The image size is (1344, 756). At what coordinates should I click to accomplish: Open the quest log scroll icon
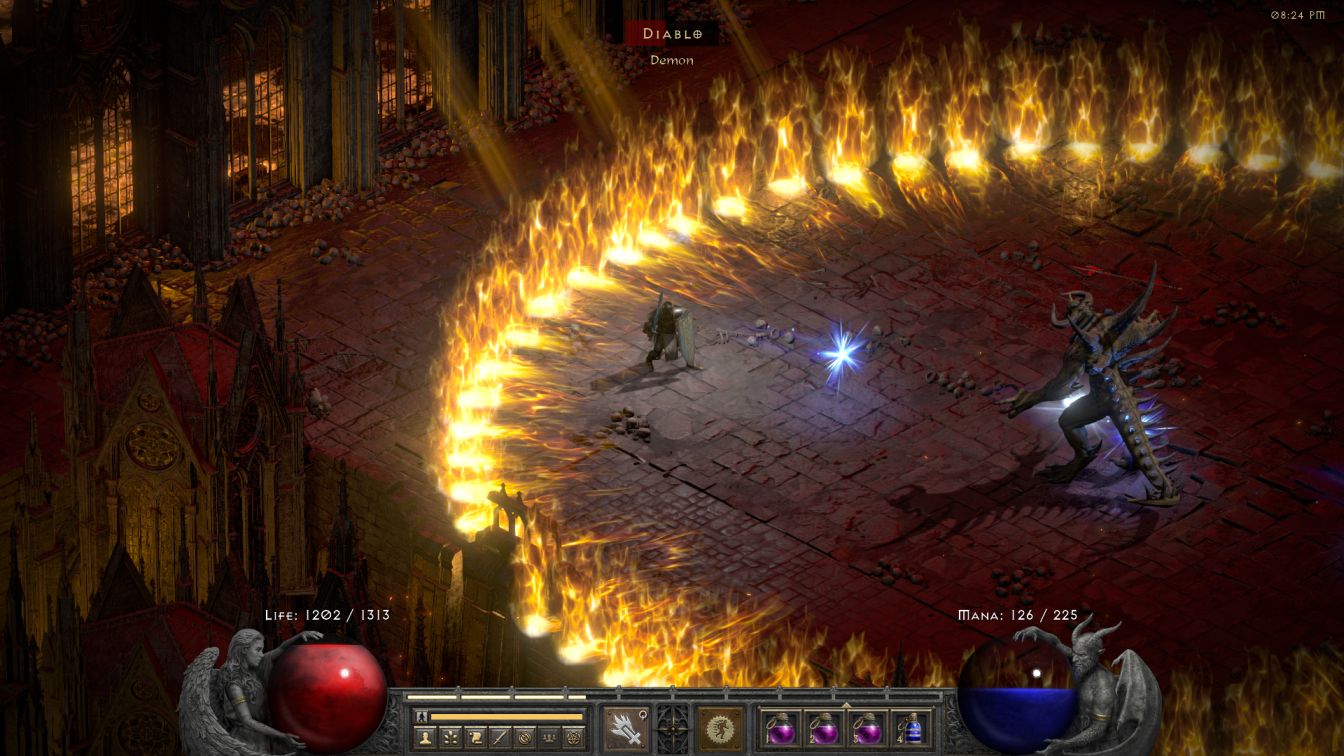pyautogui.click(x=475, y=737)
